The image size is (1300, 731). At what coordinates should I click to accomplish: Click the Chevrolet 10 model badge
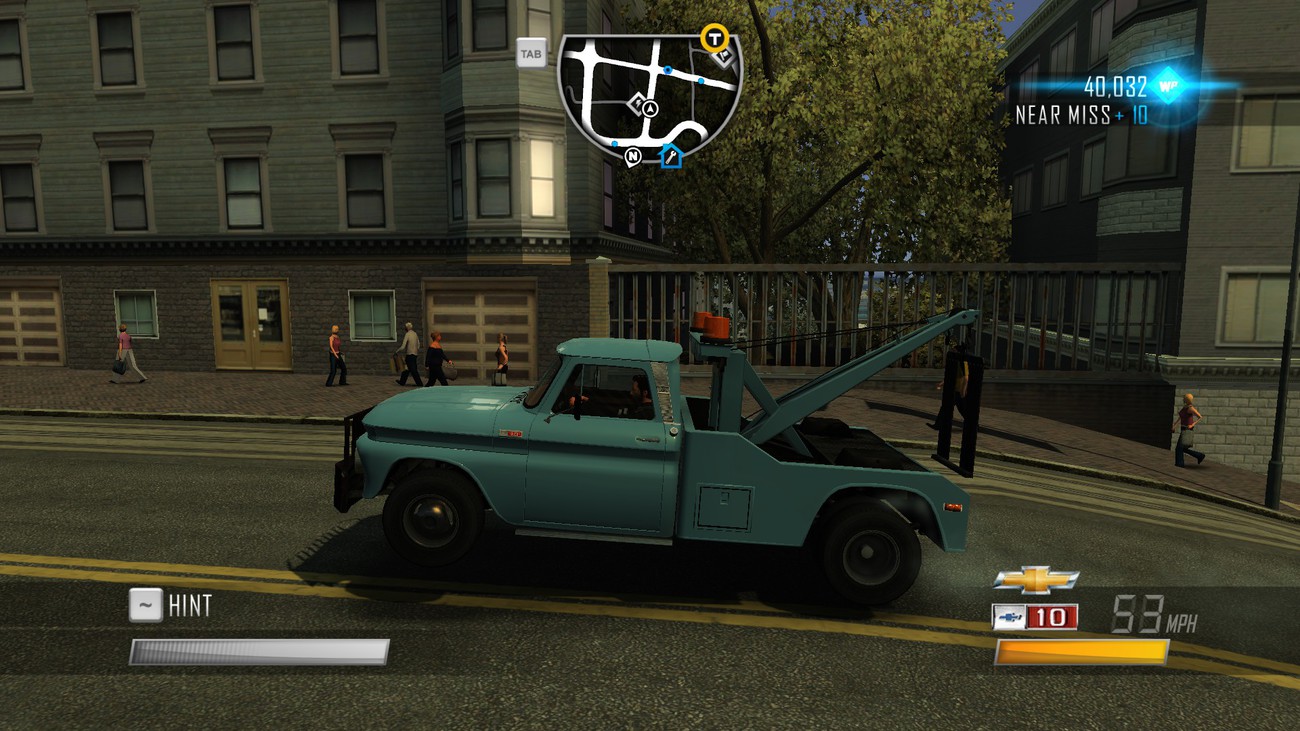click(x=1035, y=617)
